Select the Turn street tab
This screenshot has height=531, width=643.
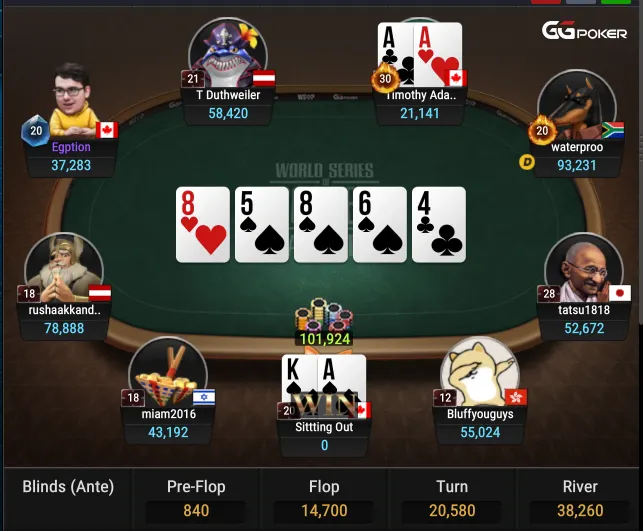coord(452,498)
